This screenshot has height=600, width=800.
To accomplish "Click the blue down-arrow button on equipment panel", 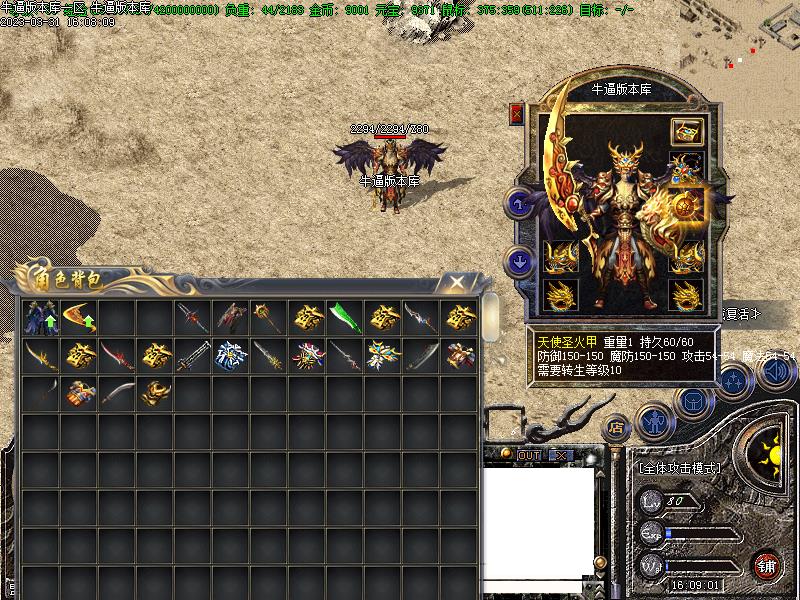I will 520,262.
